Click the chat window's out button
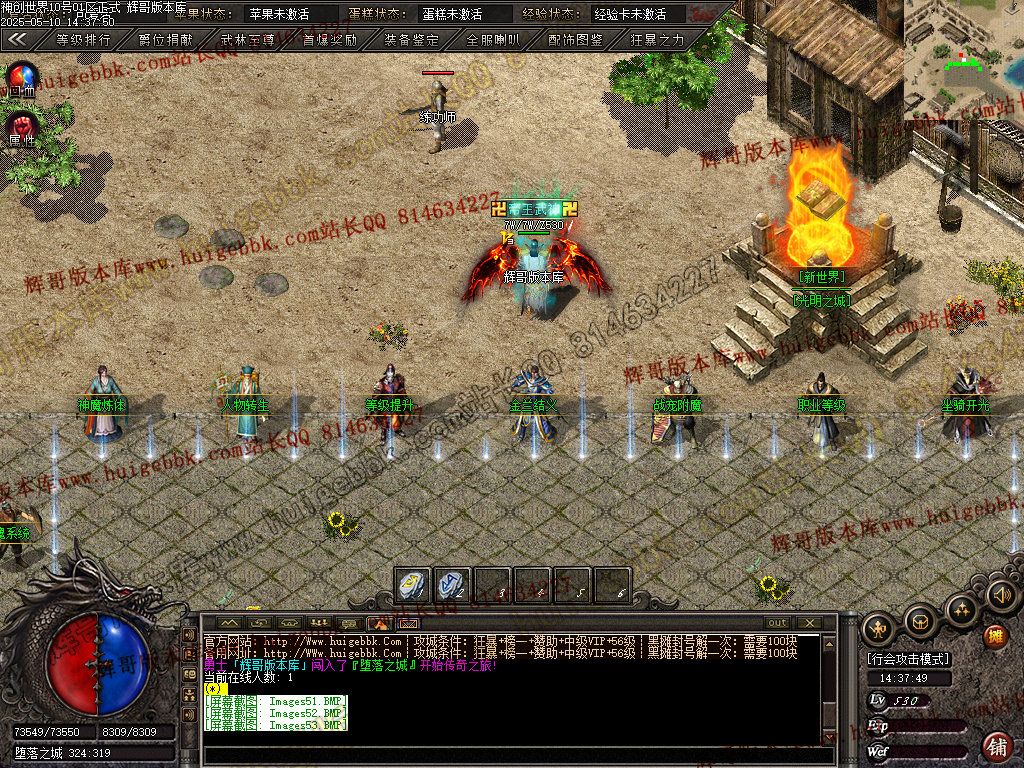This screenshot has width=1024, height=768. (x=777, y=622)
